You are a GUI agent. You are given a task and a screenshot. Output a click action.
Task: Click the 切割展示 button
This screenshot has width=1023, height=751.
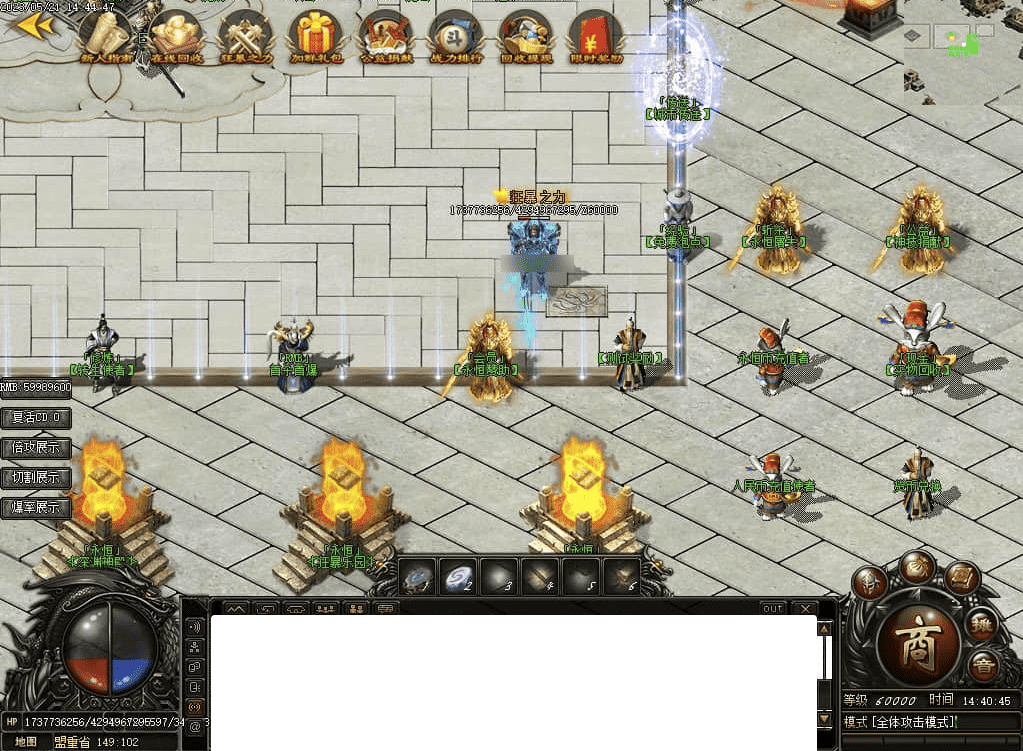click(x=36, y=477)
